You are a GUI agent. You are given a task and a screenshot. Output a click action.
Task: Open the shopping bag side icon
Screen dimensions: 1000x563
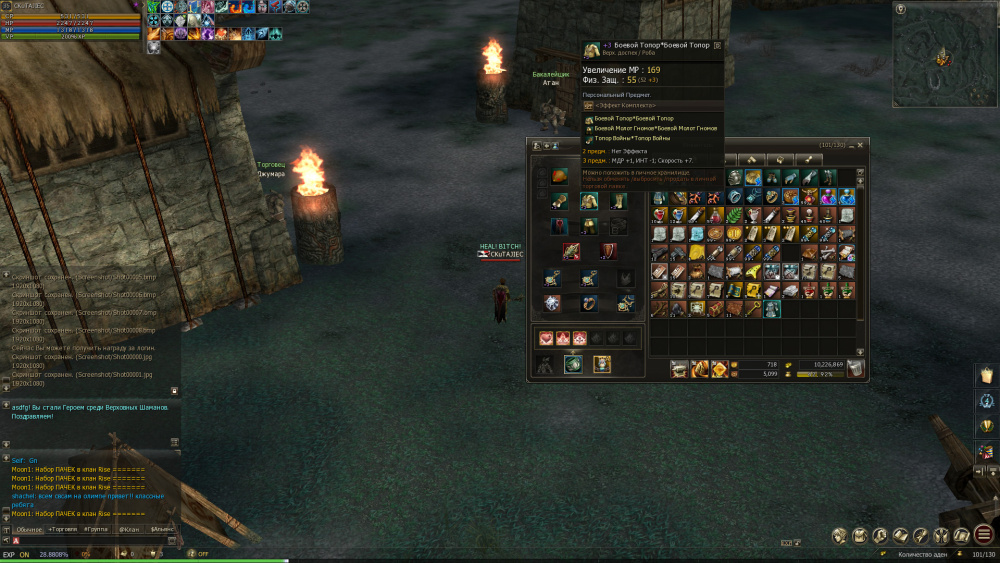[986, 373]
